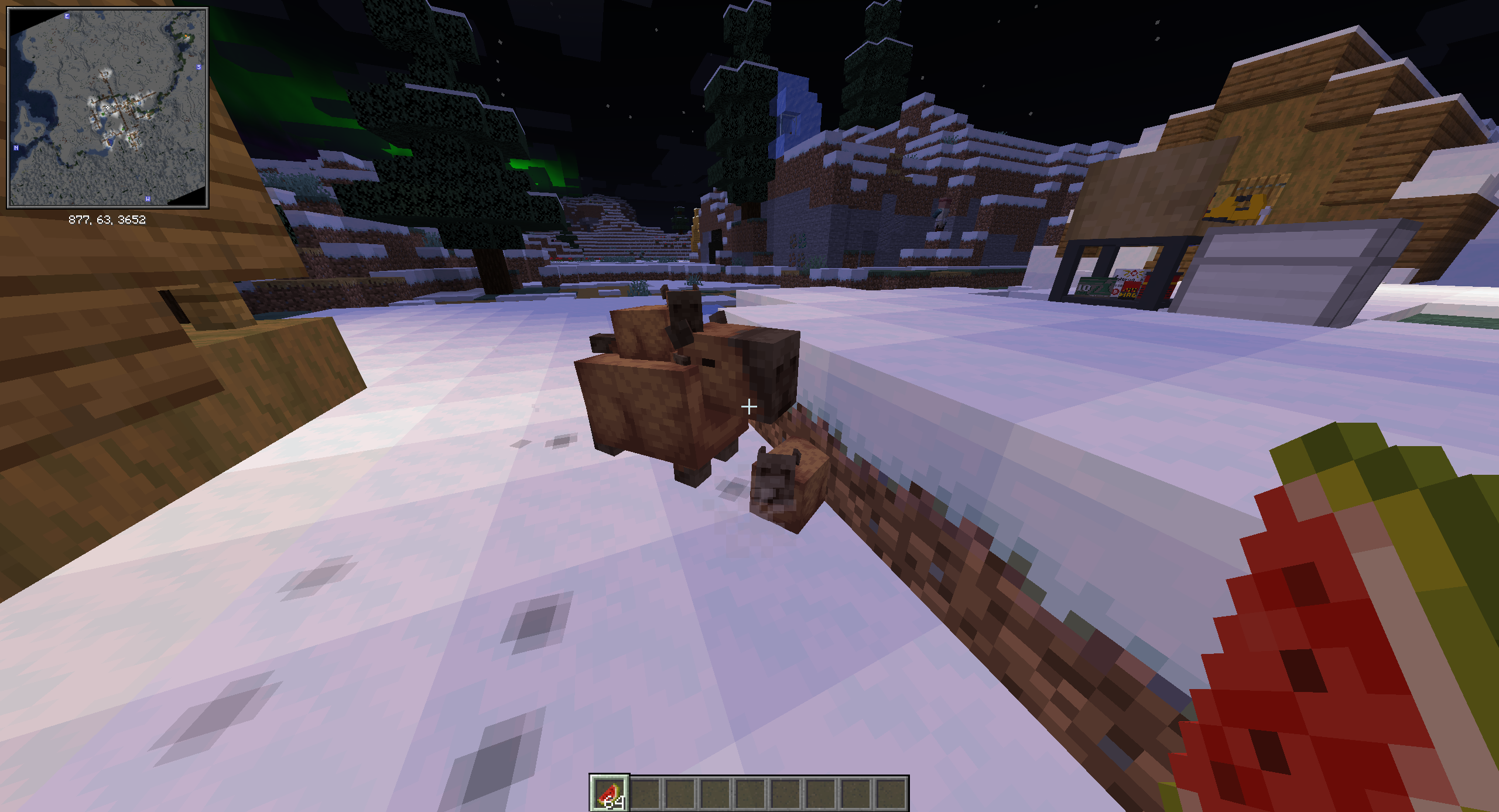The width and height of the screenshot is (1499, 812).
Task: Click the S compass marker on the minimap
Action: [199, 67]
